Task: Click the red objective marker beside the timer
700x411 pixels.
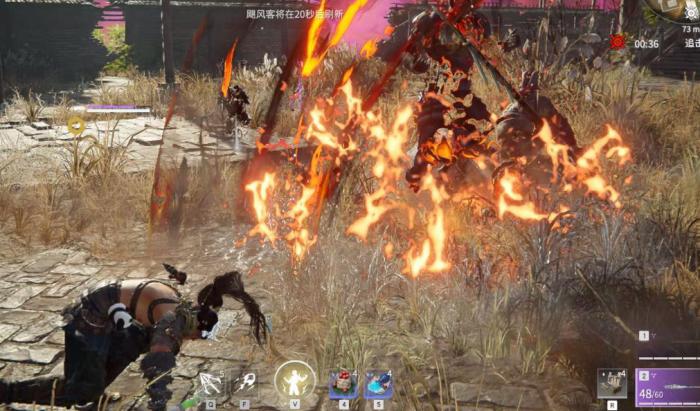Action: pos(617,41)
